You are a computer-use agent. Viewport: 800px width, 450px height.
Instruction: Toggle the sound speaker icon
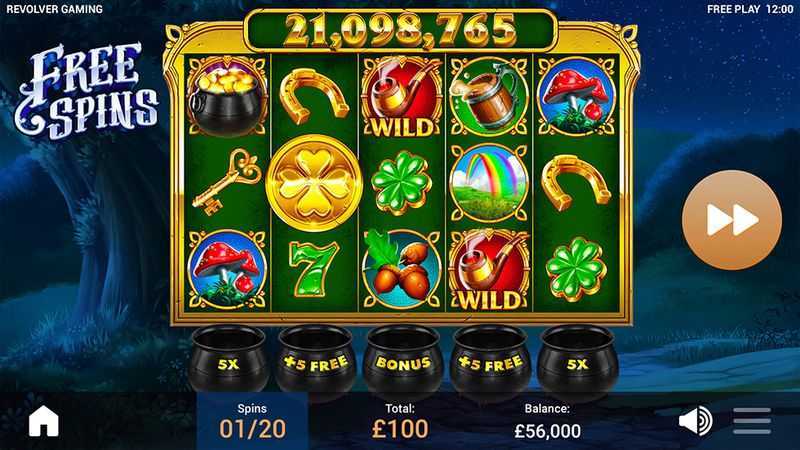click(694, 421)
